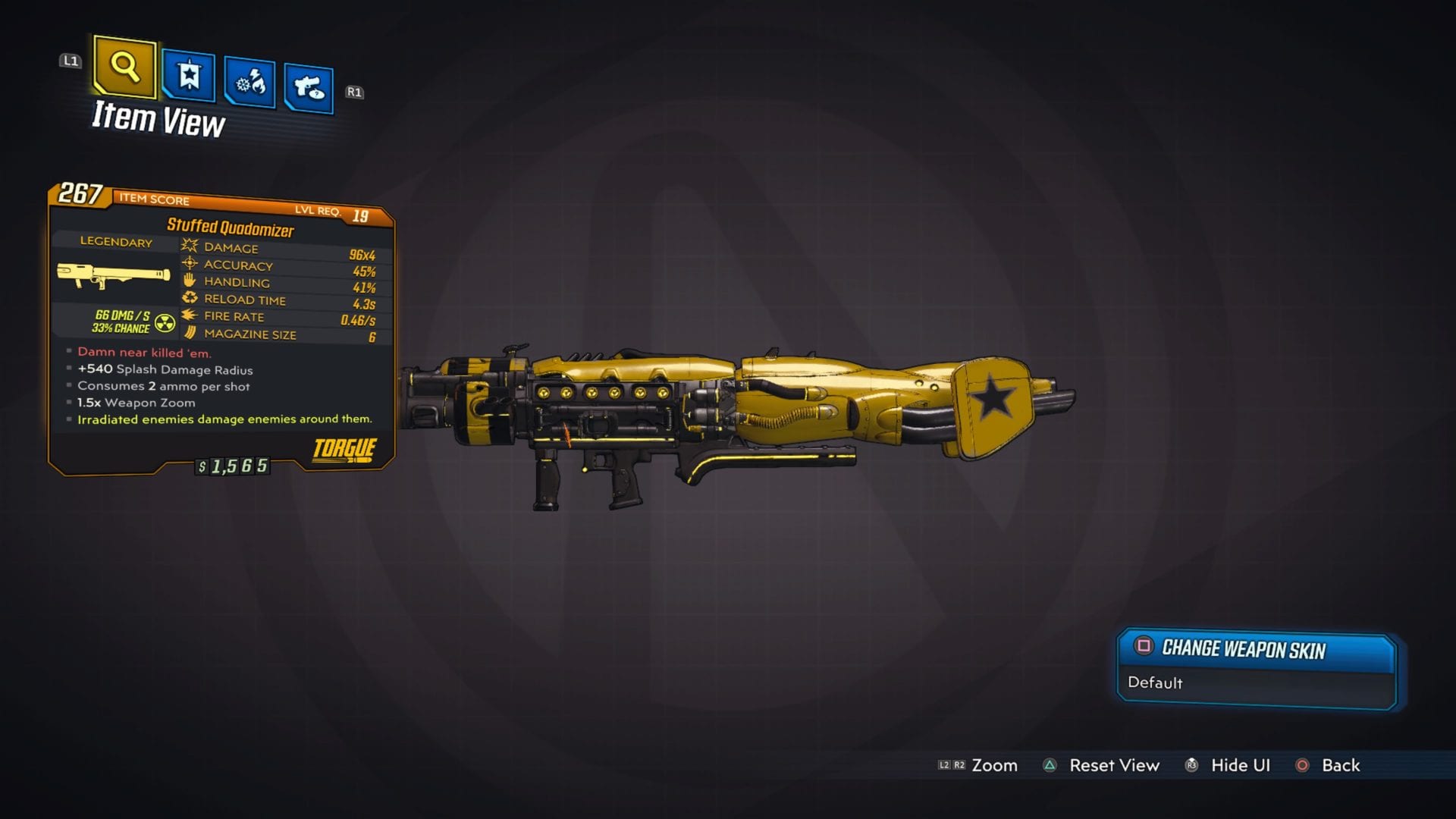Image resolution: width=1456 pixels, height=819 pixels.
Task: Select the magnifying glass Item View tab
Action: coord(124,68)
